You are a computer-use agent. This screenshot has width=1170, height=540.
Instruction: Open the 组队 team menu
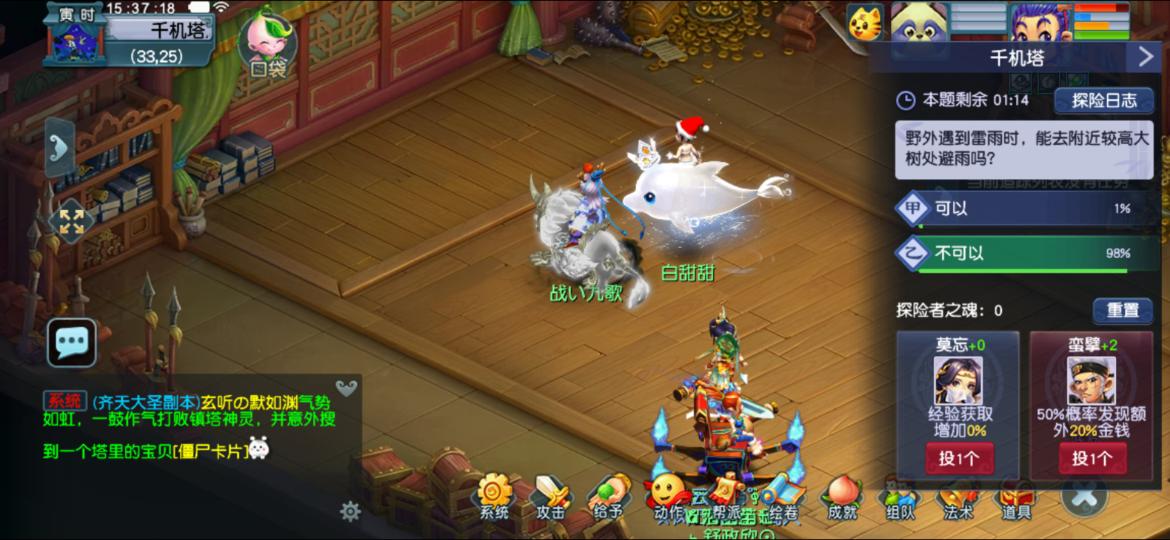(x=898, y=497)
